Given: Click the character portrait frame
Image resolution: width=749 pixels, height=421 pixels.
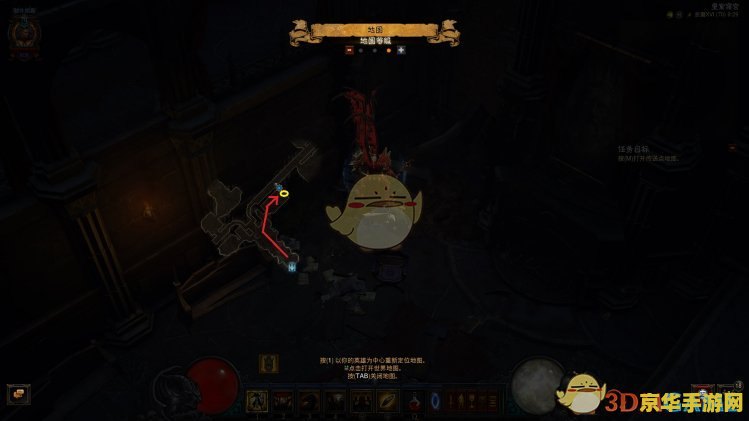Looking at the screenshot, I should [x=22, y=33].
